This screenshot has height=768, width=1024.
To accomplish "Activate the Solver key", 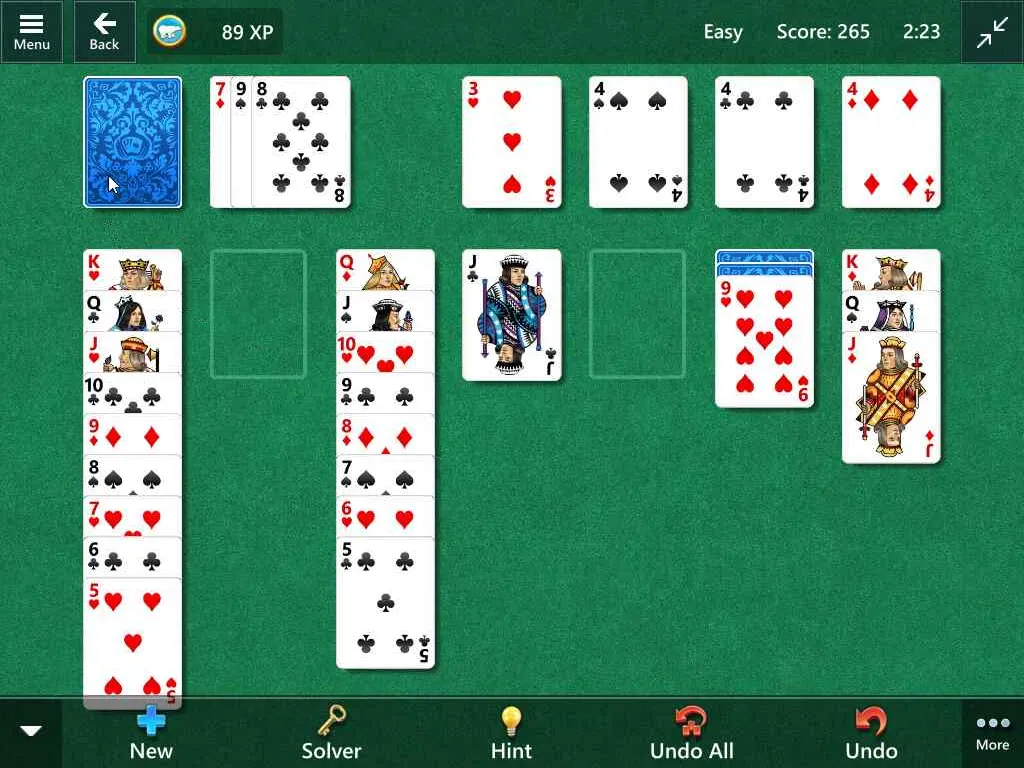I will coord(331,733).
